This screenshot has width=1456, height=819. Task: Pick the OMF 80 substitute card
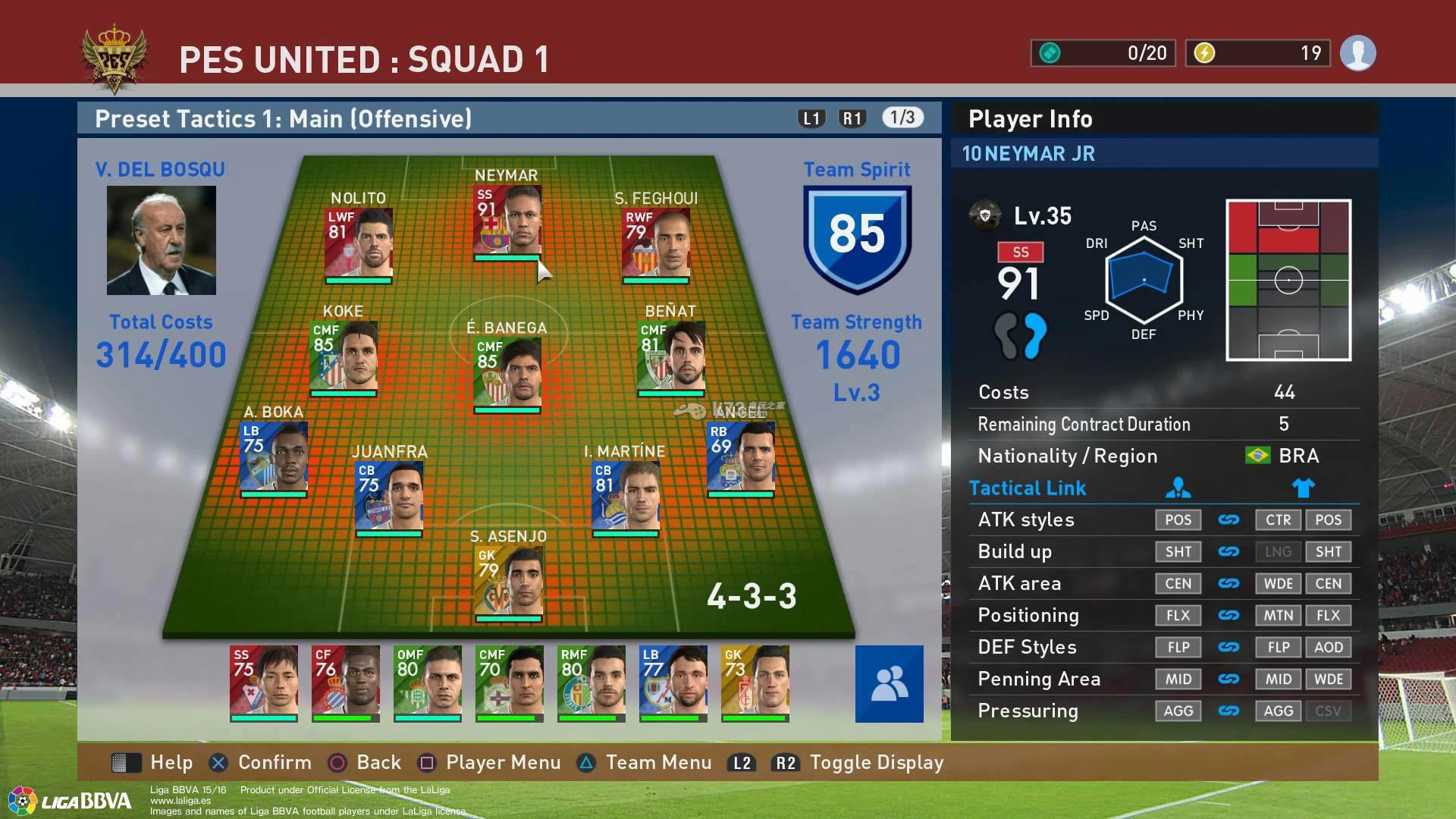pos(428,681)
